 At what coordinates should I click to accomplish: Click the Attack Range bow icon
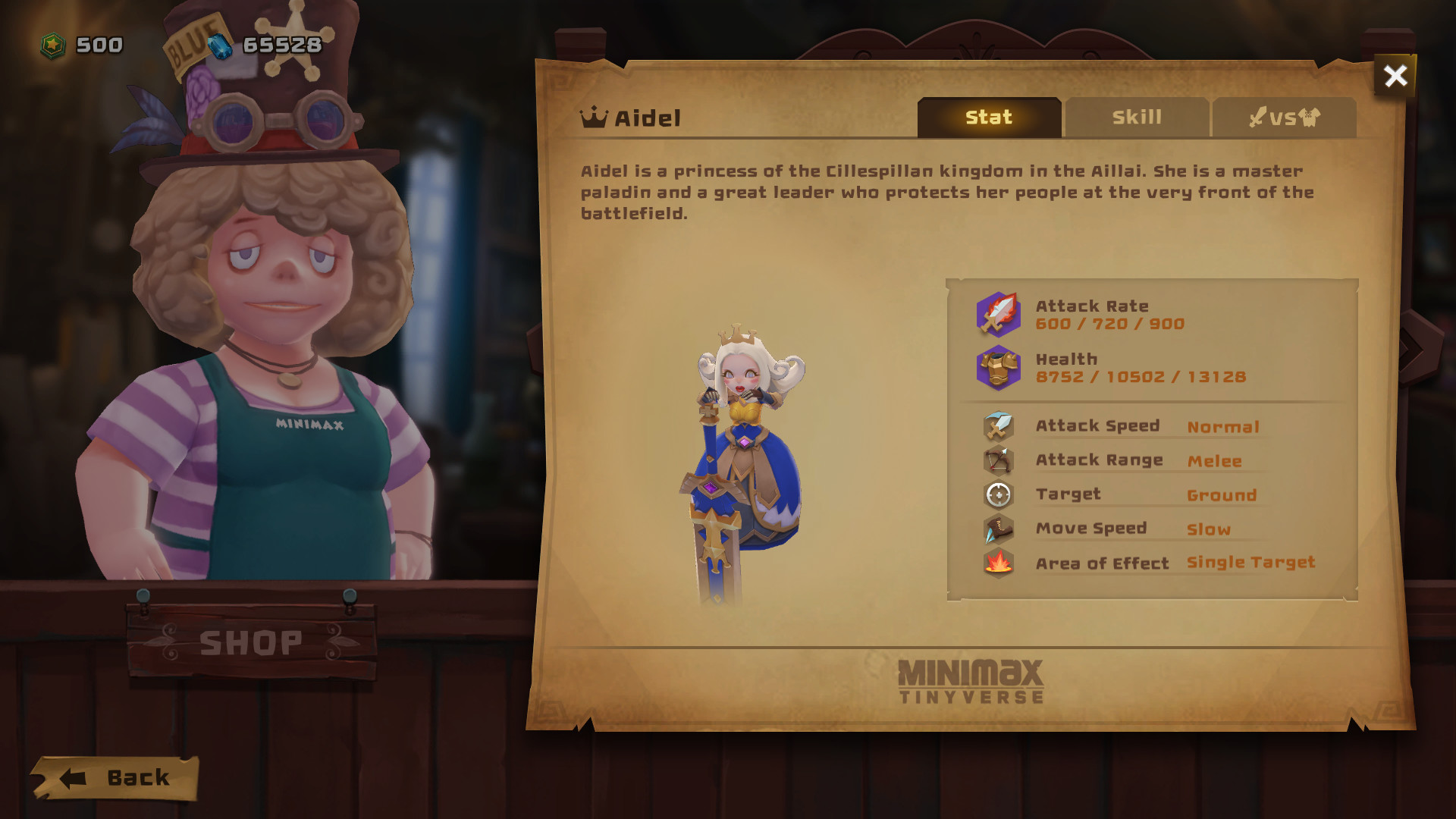[x=998, y=460]
